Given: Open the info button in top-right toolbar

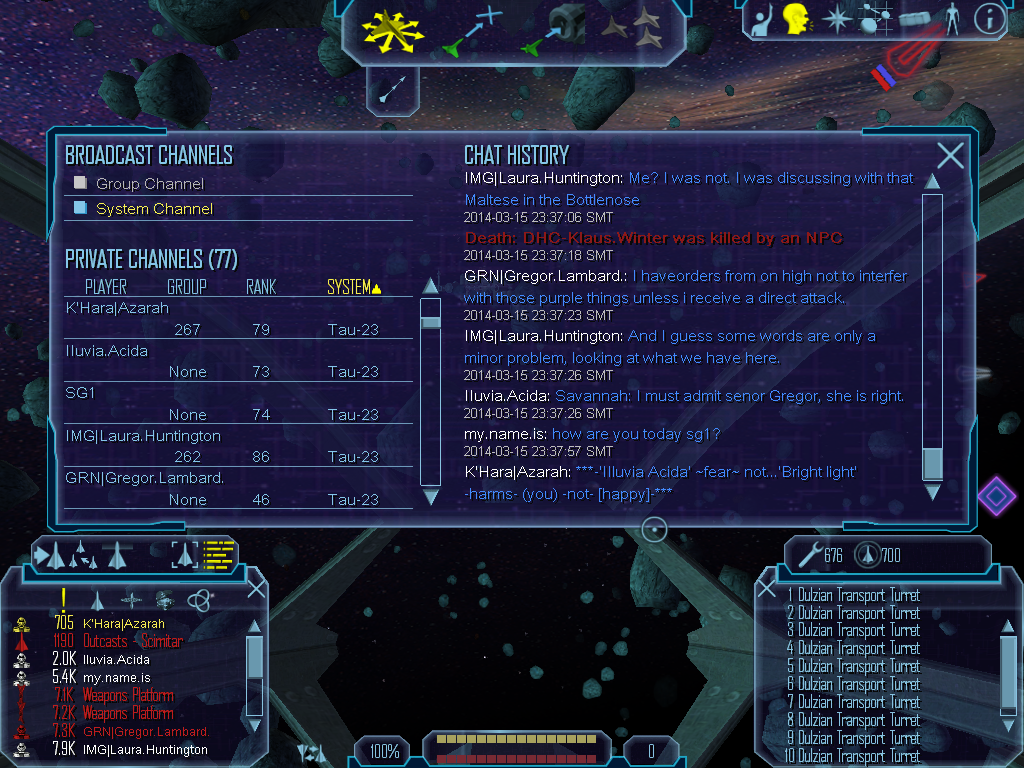Looking at the screenshot, I should tap(988, 17).
